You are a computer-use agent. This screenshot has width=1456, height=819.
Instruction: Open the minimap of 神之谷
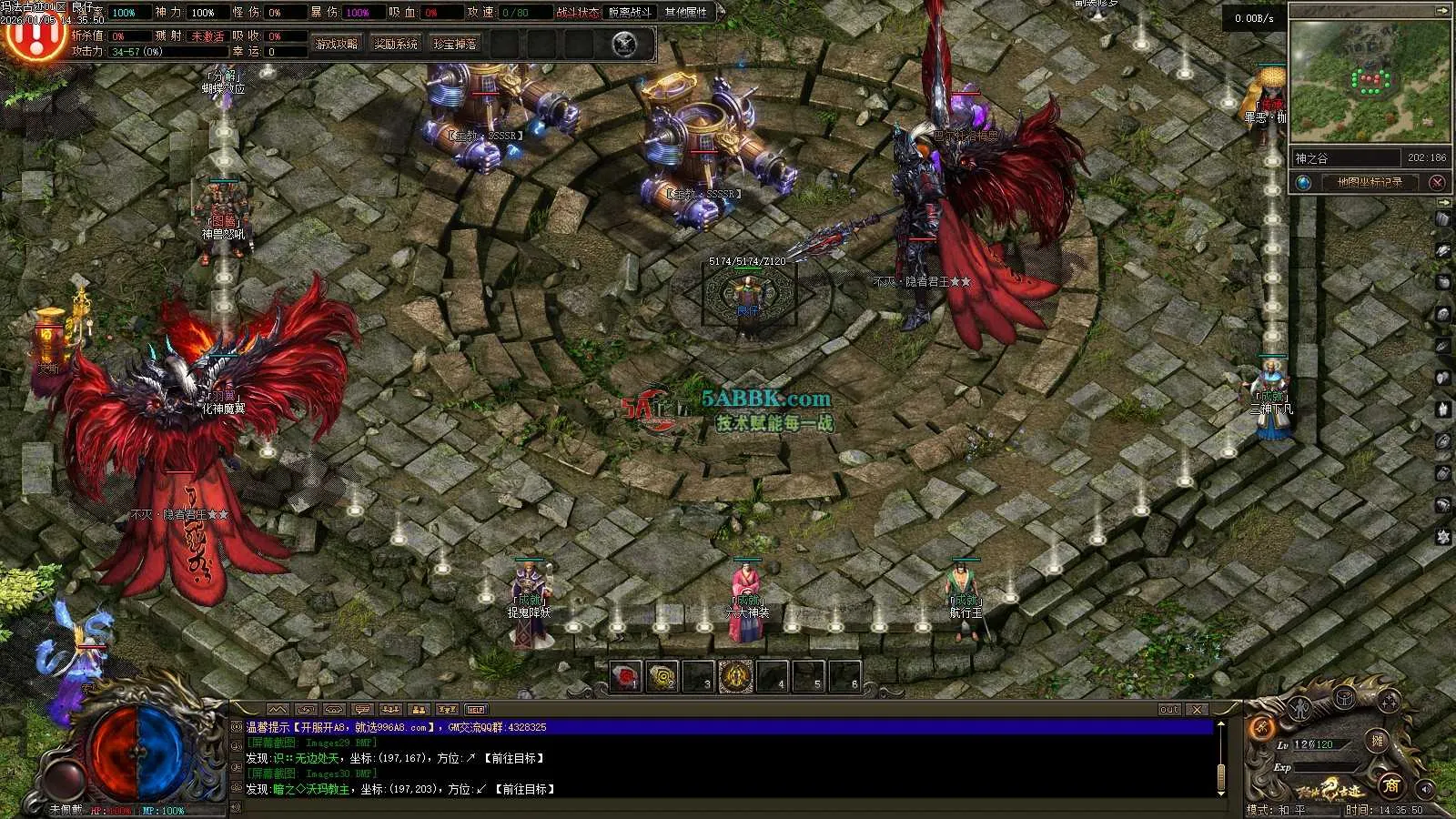click(1370, 82)
